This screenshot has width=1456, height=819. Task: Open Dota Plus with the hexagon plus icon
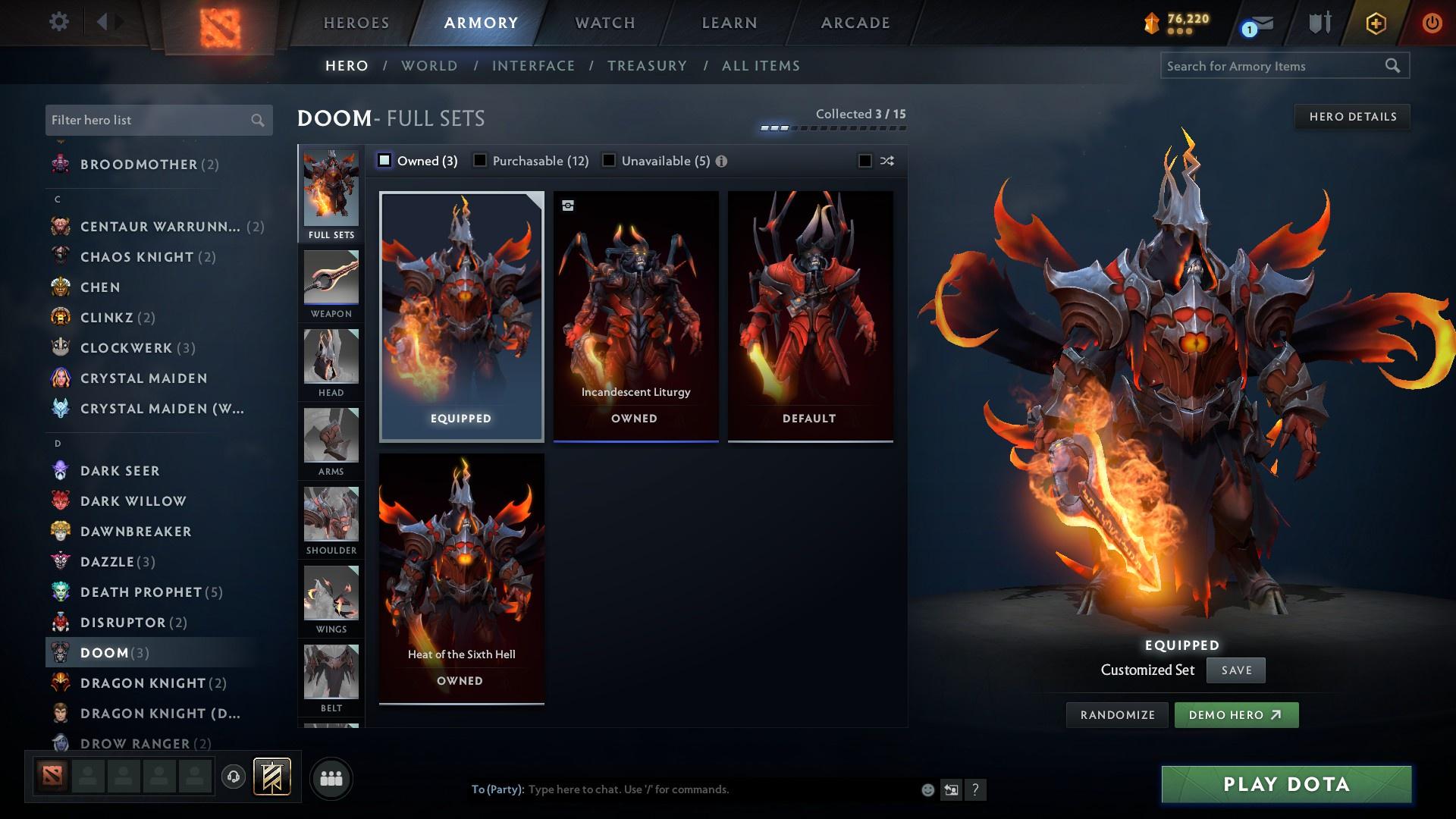[1375, 23]
